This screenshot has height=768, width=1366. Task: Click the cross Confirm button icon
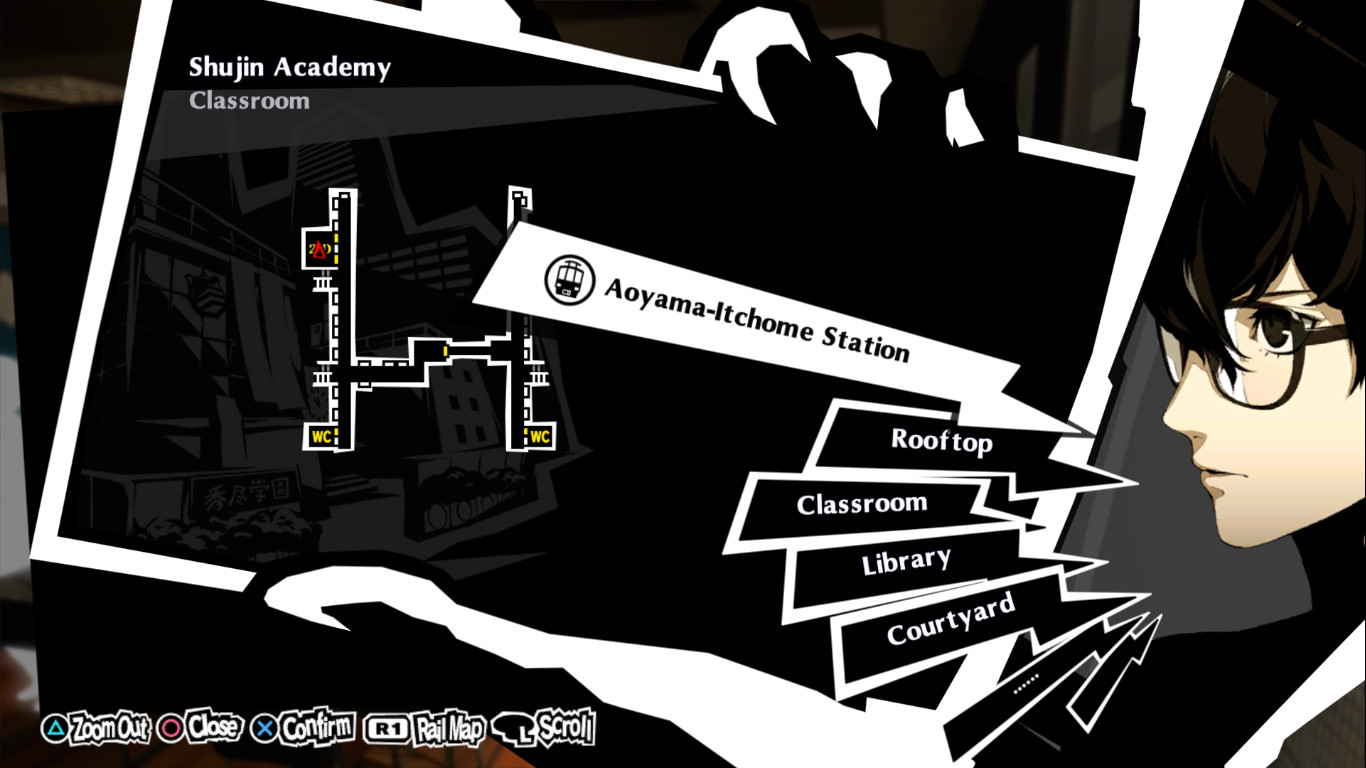point(262,729)
